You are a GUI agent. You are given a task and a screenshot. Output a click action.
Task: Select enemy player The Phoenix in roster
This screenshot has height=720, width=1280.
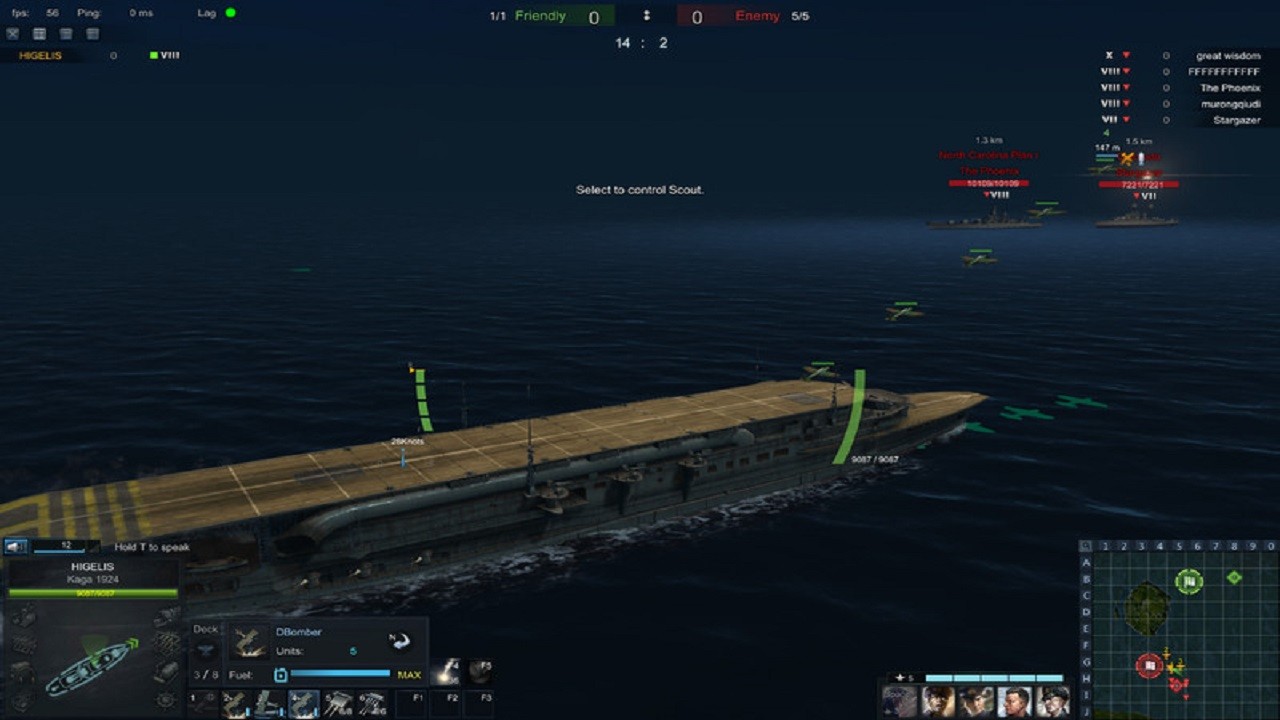pyautogui.click(x=1232, y=87)
